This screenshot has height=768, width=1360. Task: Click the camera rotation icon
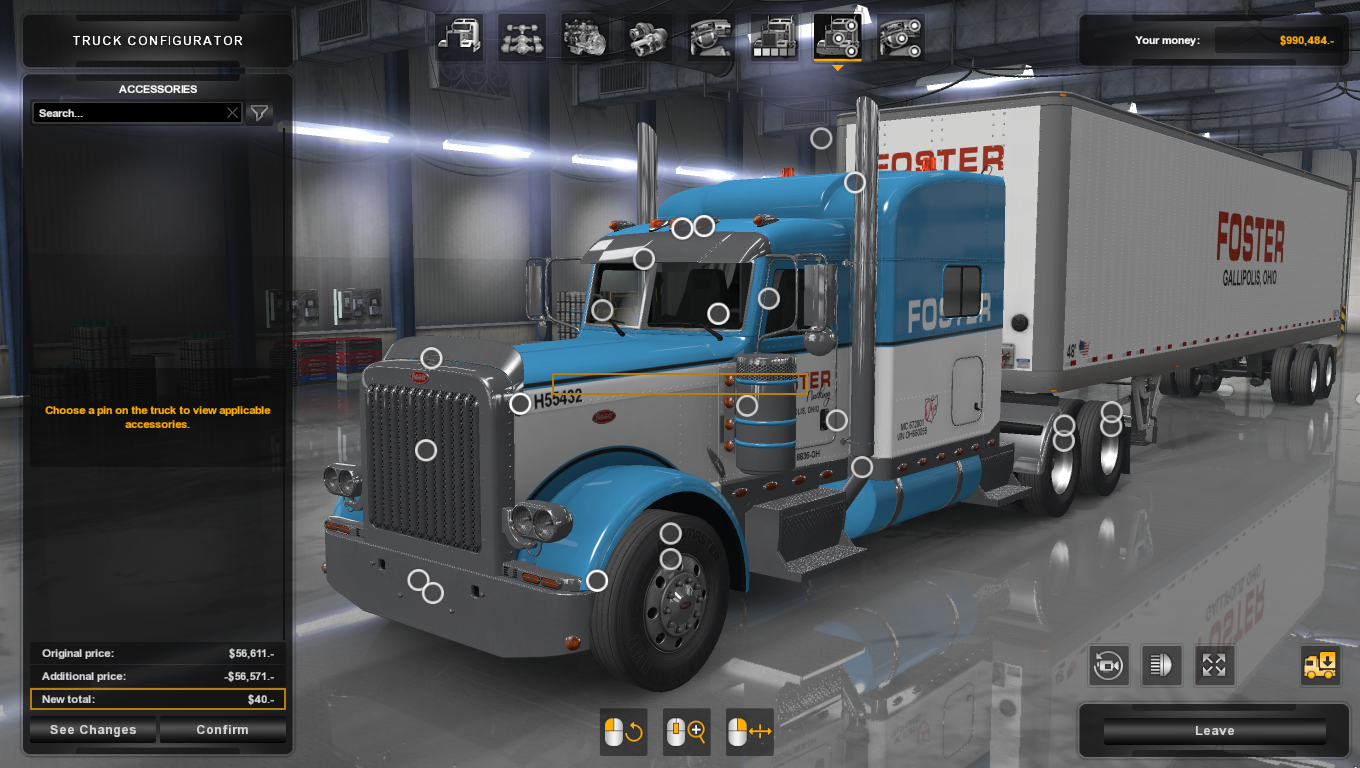[x=1108, y=665]
